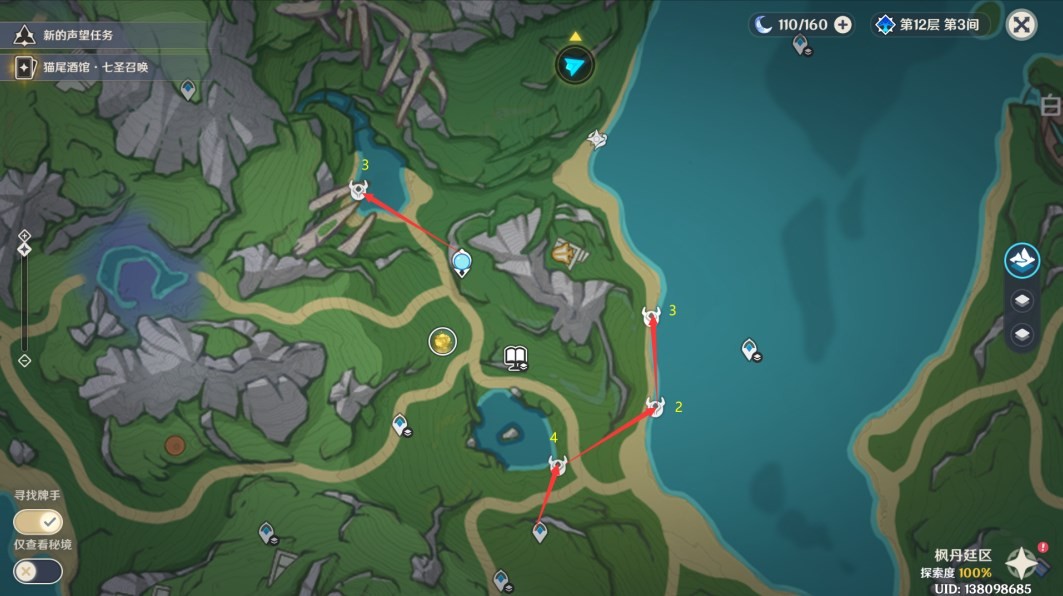Close the map with the X button
1063x596 pixels.
click(x=1021, y=25)
